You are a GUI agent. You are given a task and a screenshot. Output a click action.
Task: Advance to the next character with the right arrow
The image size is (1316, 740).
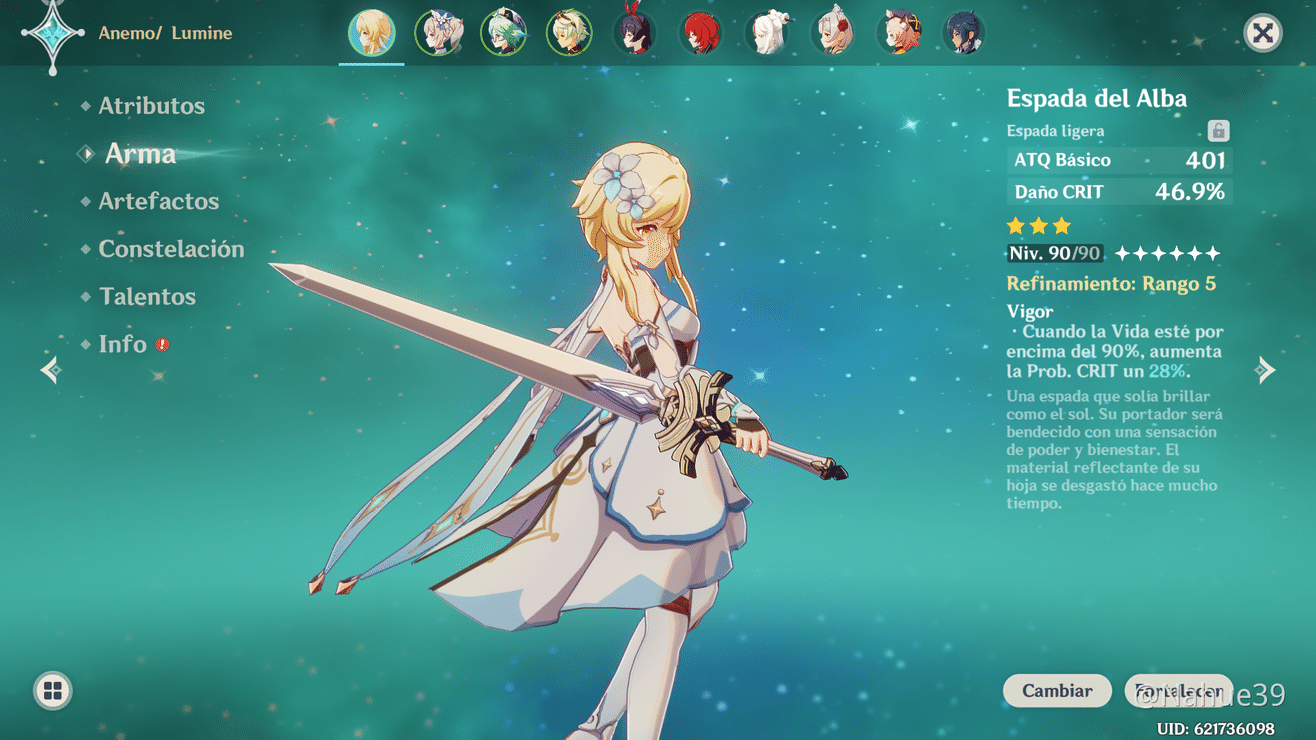click(x=1265, y=371)
